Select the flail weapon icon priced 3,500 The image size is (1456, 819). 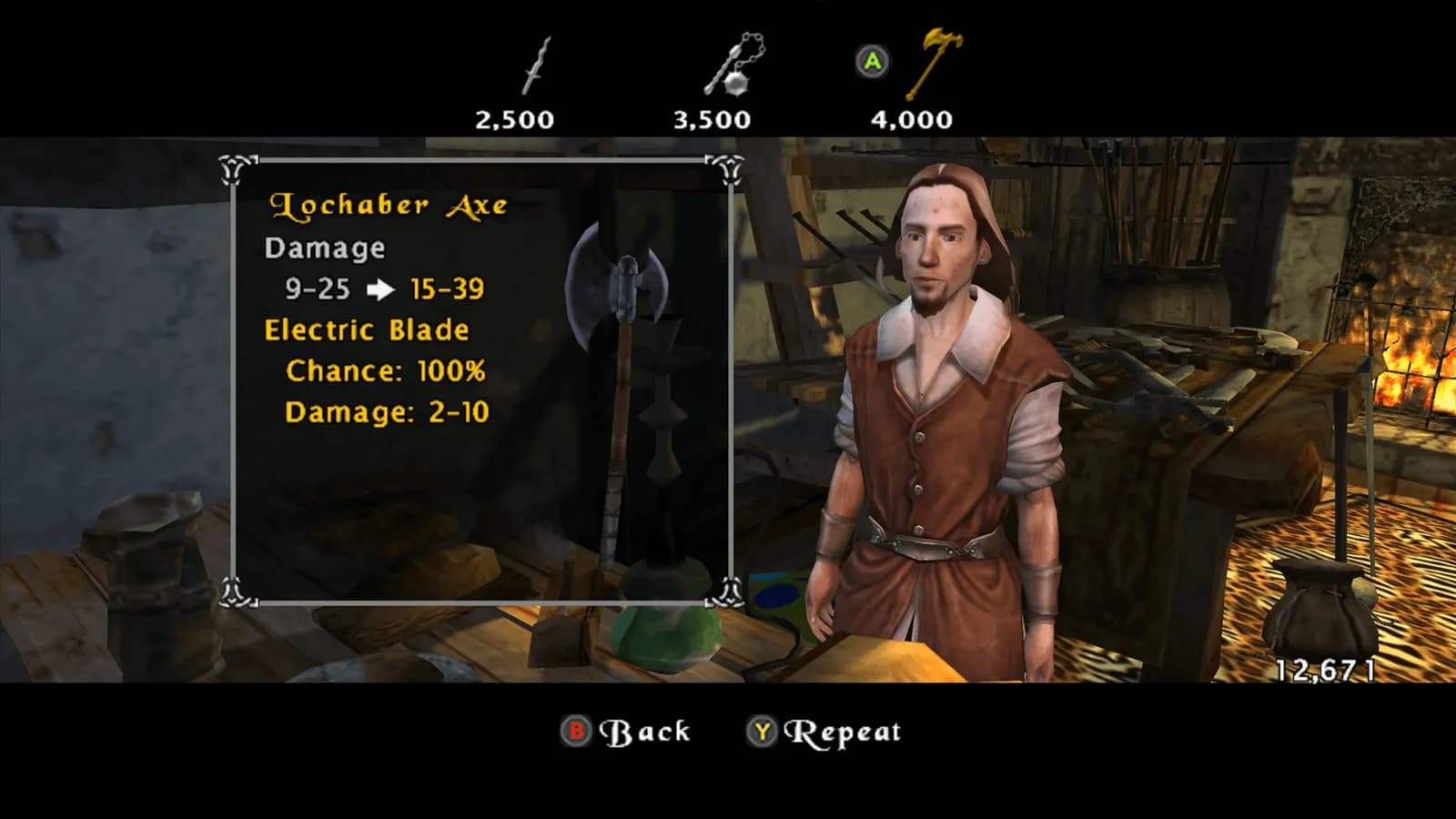[x=728, y=68]
